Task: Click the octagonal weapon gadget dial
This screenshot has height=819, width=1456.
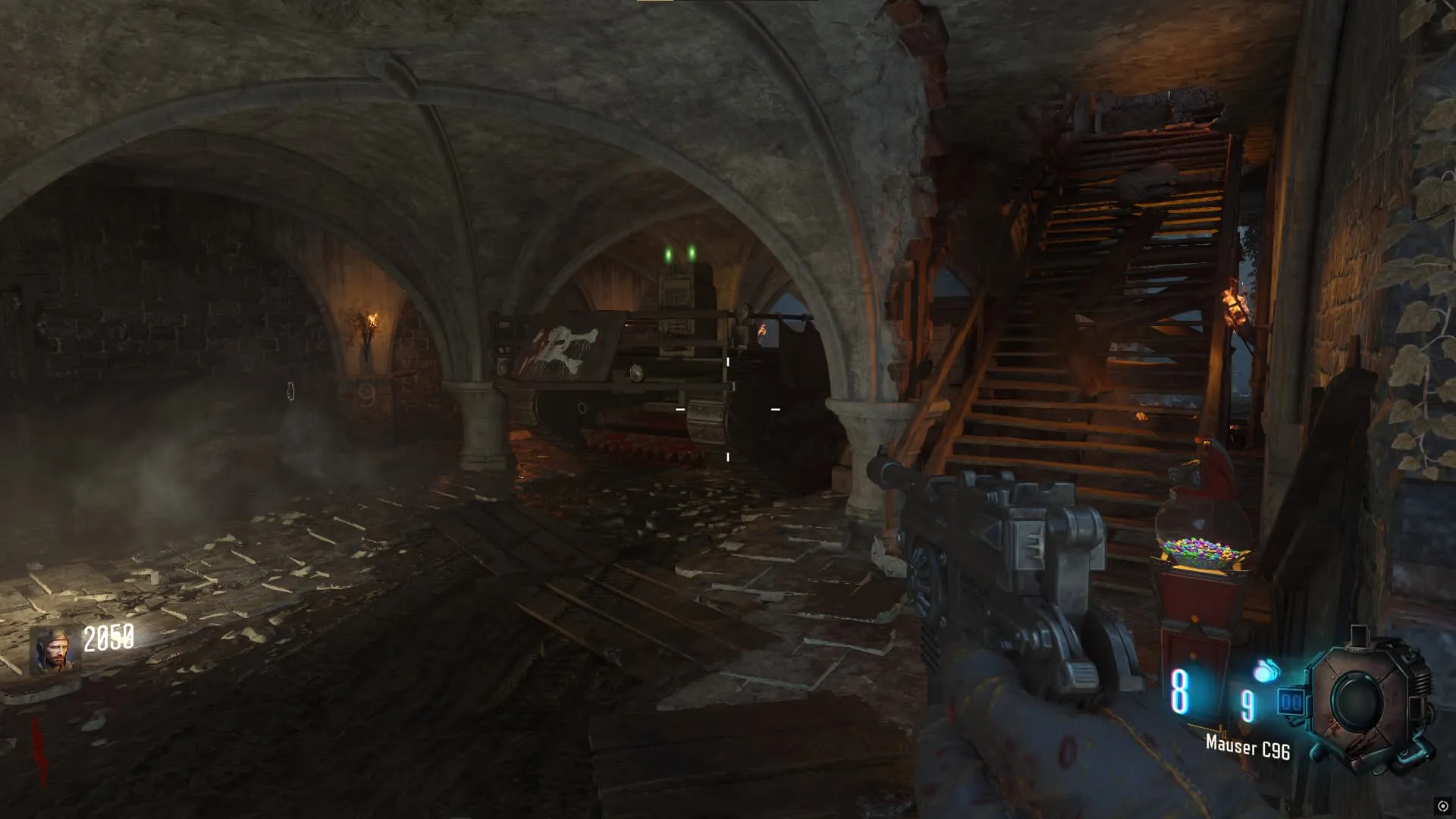Action: coord(1361,700)
